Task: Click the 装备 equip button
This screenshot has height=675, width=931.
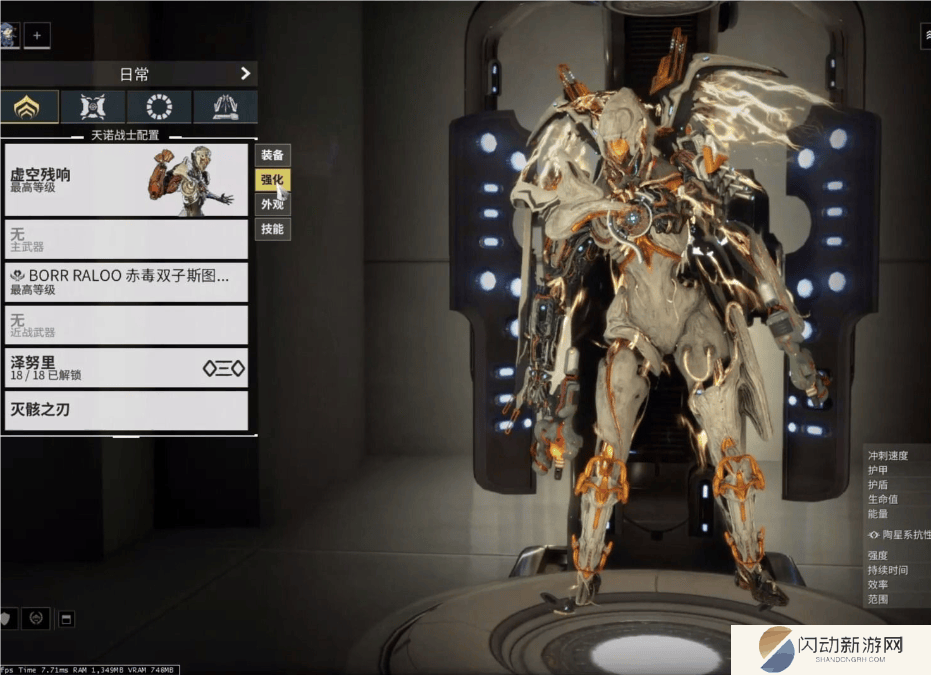Action: (x=272, y=155)
